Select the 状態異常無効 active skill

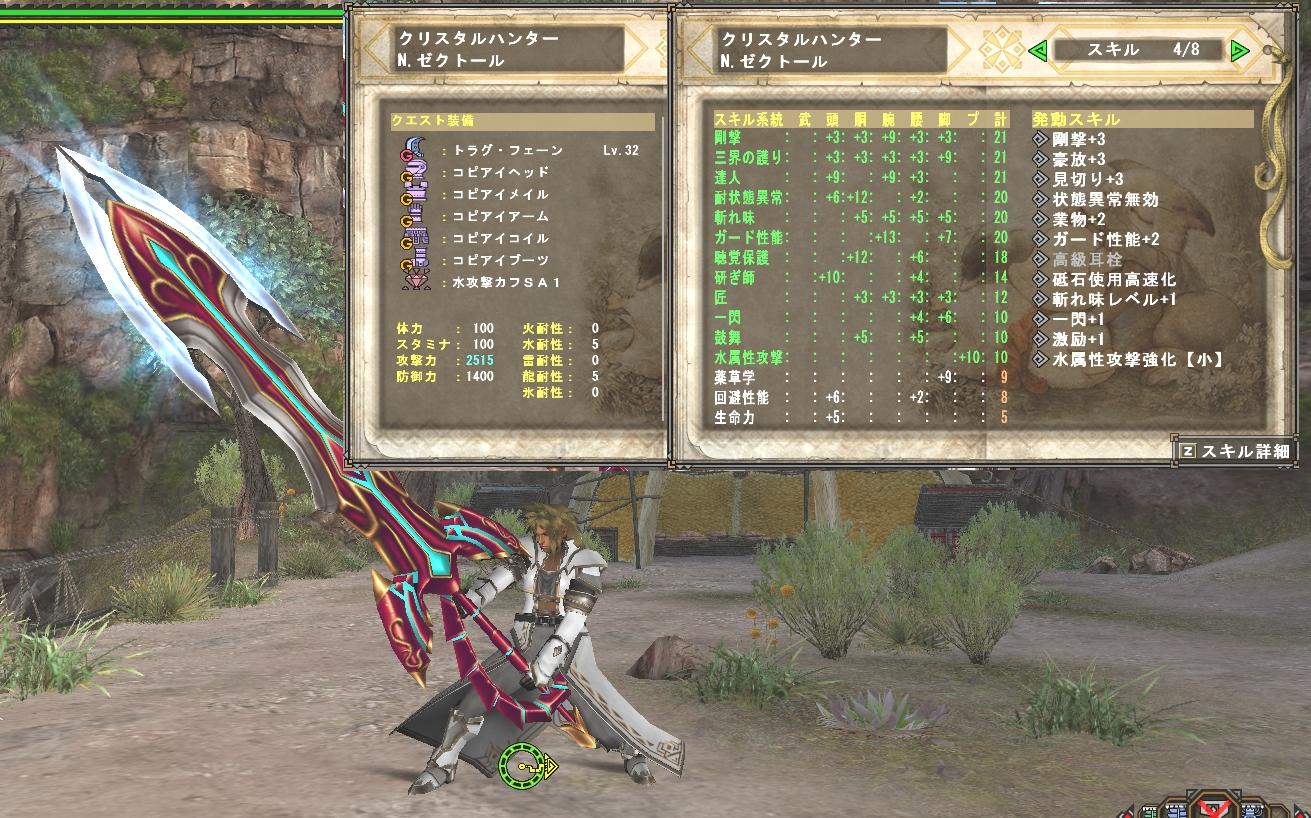point(1105,200)
